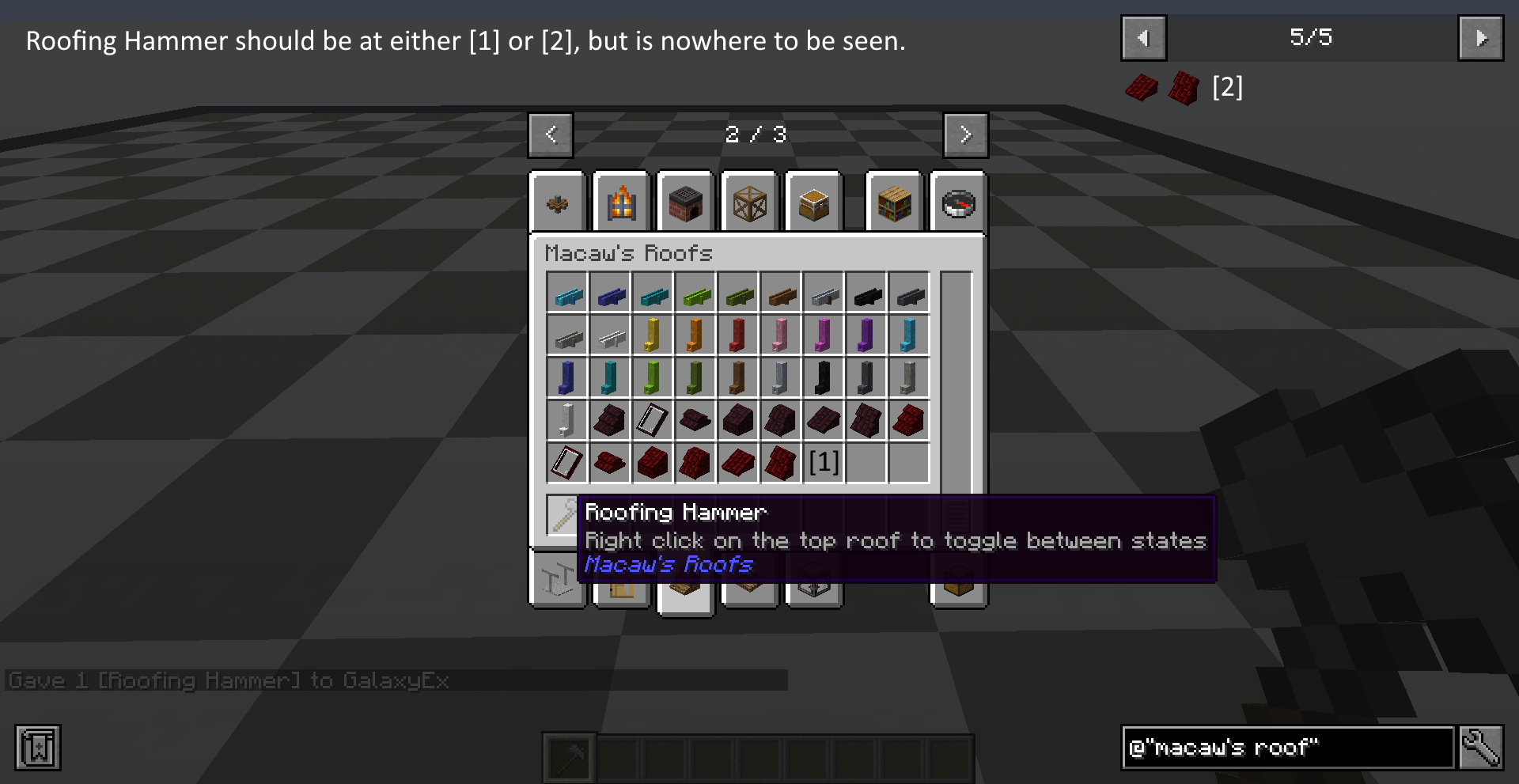Screen dimensions: 1519x784
Task: Select the brick furnace category tab
Action: click(686, 203)
